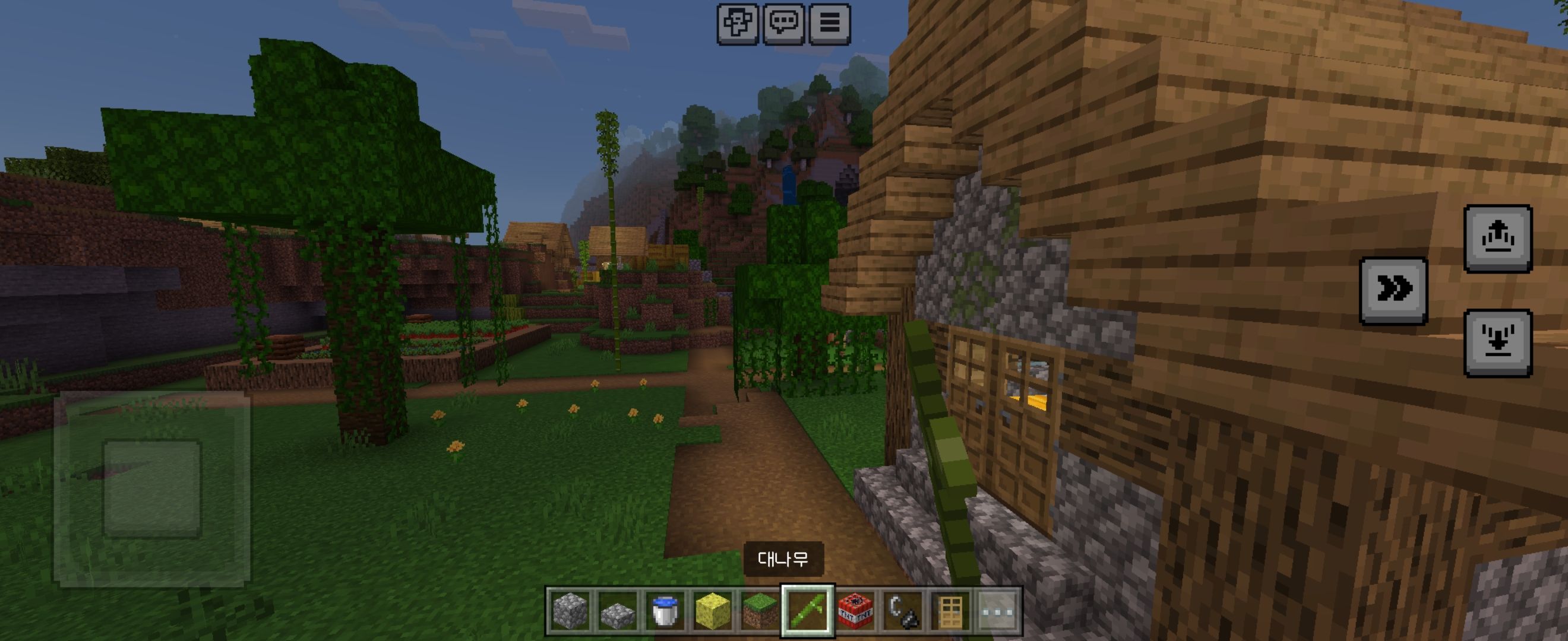Select the yellow sponge block slot
1568x641 pixels.
[712, 610]
